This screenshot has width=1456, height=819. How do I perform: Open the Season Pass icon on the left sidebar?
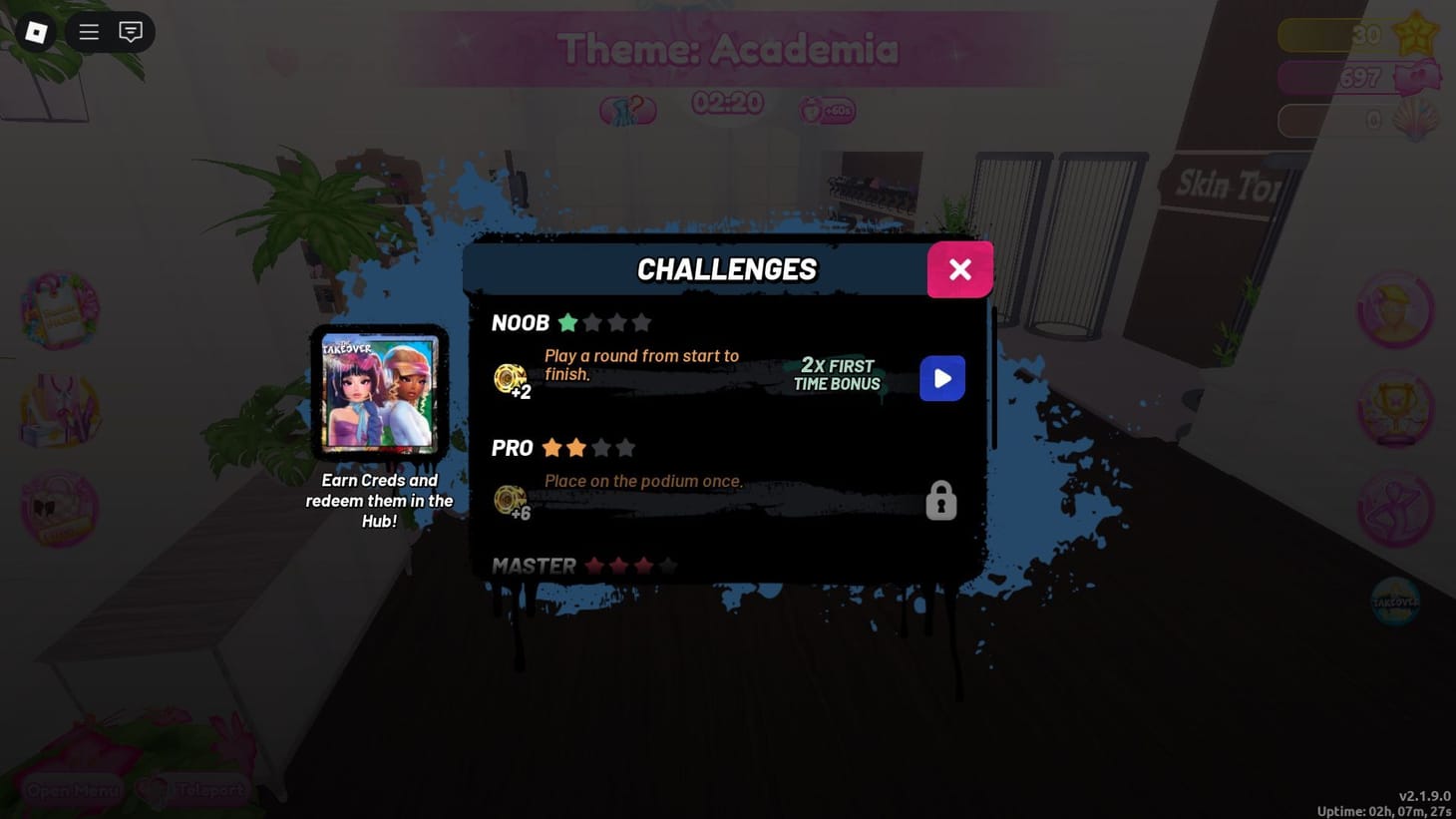point(60,311)
